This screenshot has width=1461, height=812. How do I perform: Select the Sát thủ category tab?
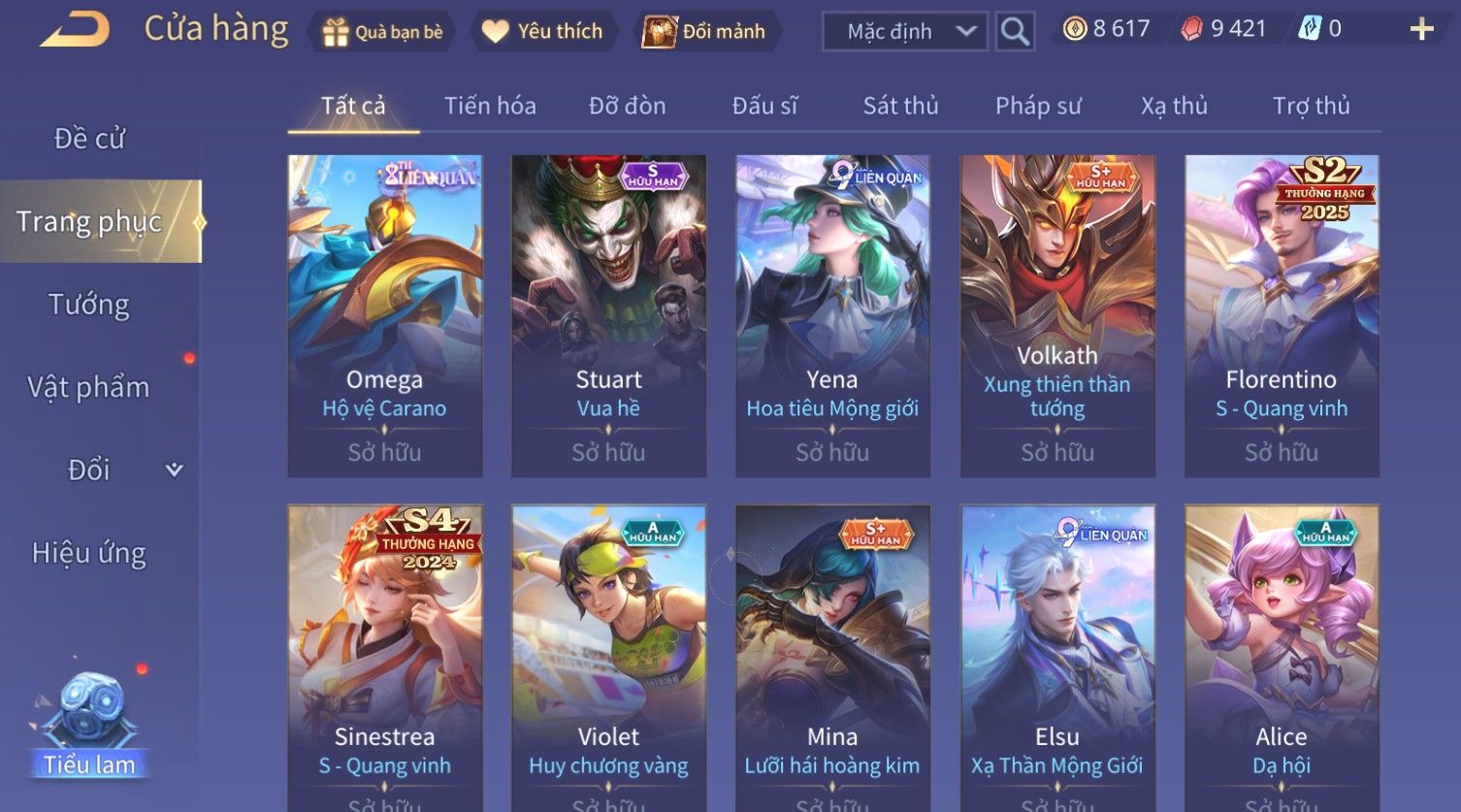click(x=900, y=106)
